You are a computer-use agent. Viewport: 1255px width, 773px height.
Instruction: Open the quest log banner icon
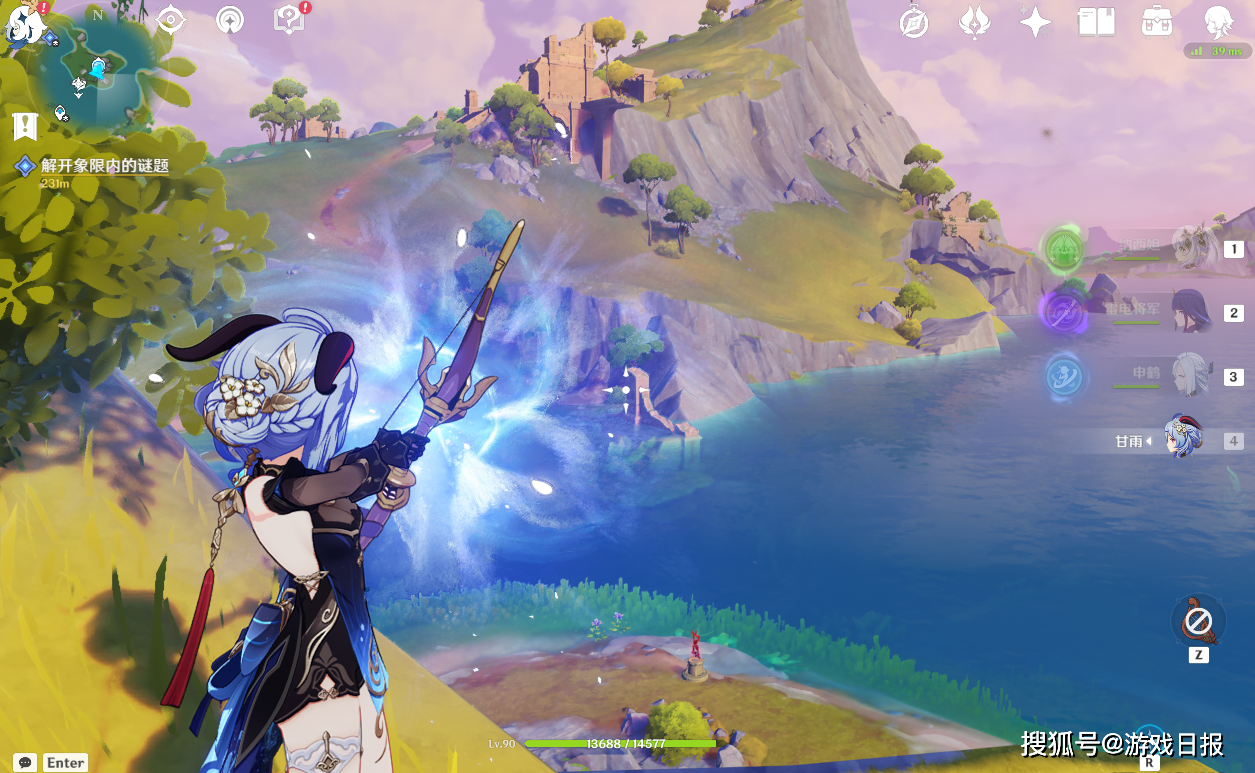click(25, 126)
